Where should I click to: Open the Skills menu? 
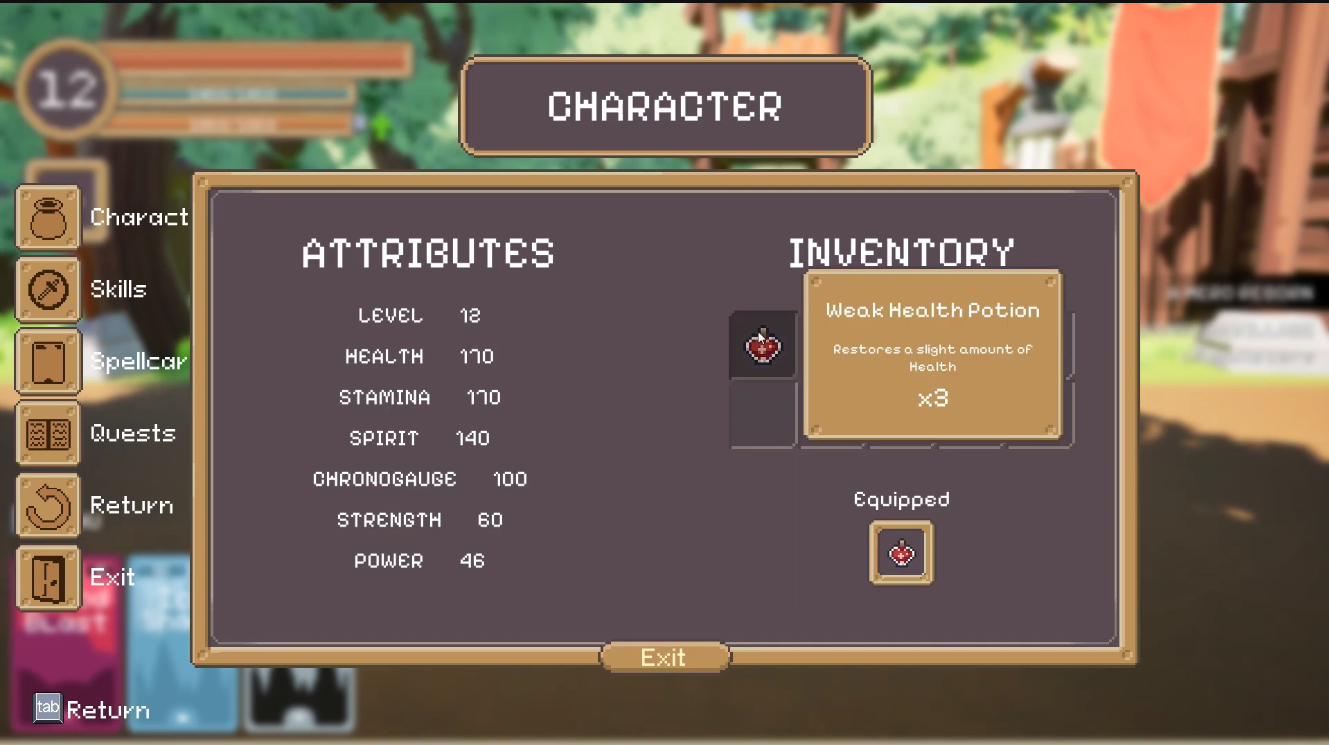coord(48,289)
